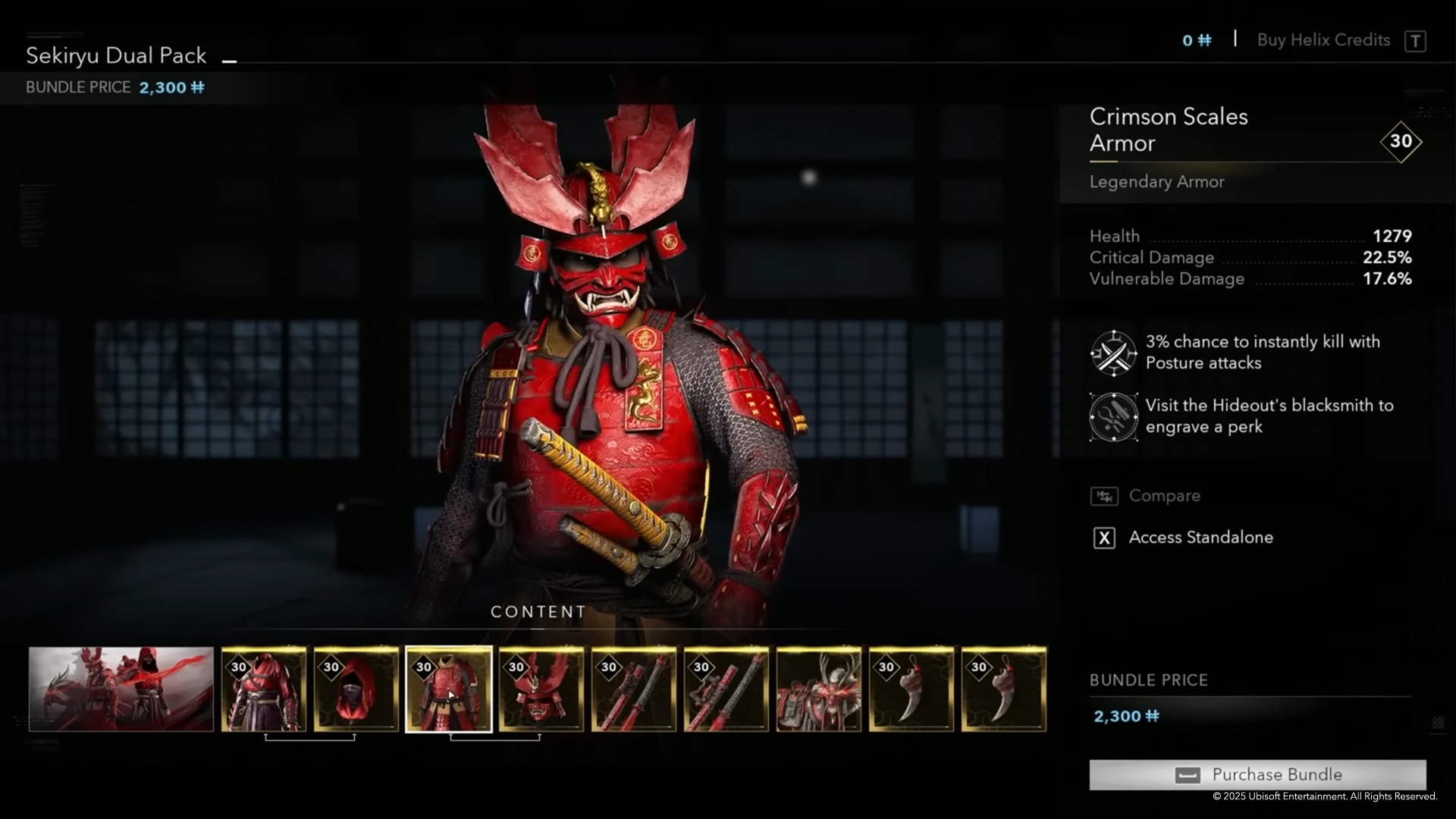1456x819 pixels.
Task: Select the red armored horse mount slot
Action: (x=819, y=689)
